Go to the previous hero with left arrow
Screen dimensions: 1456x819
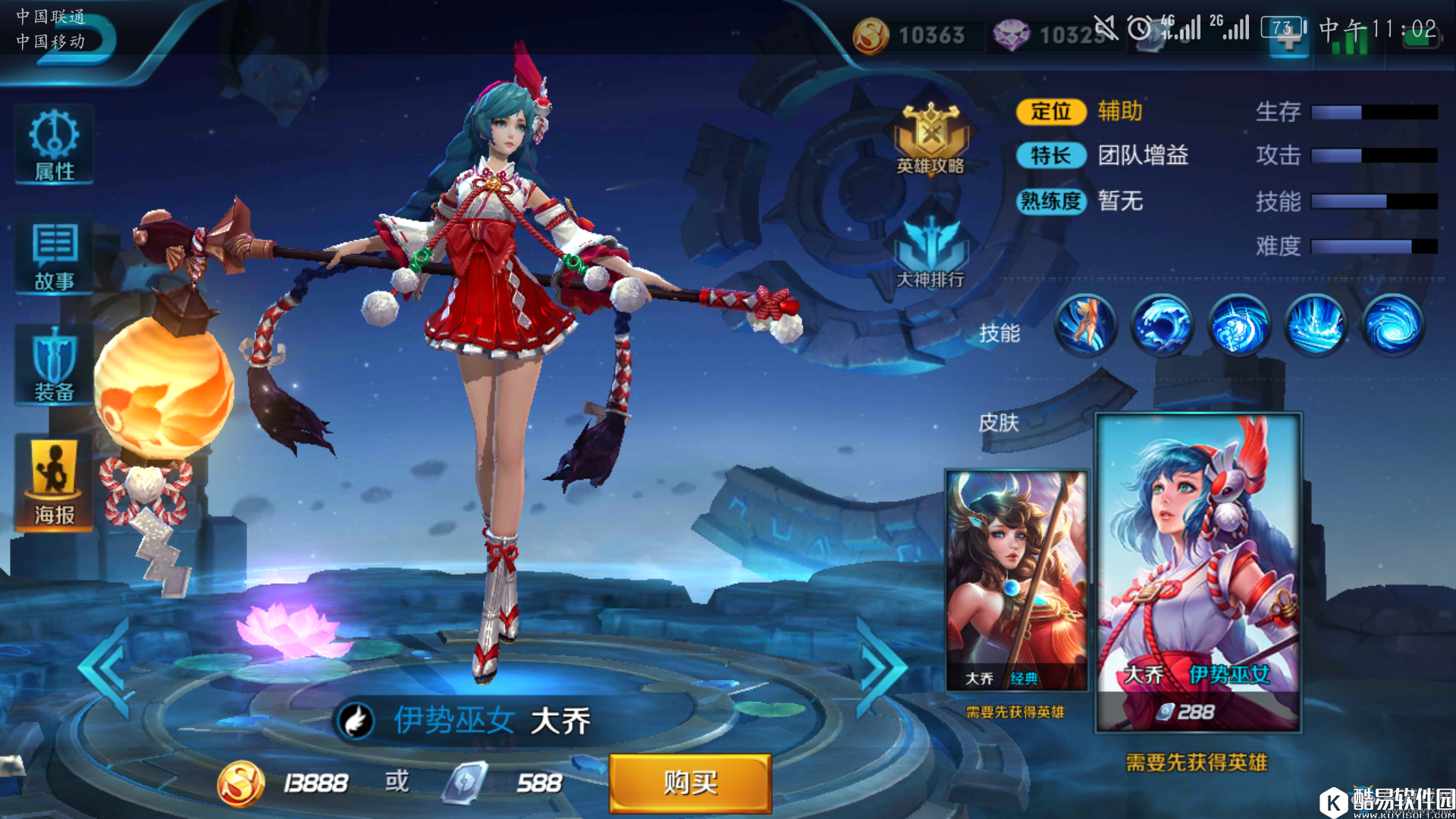point(106,667)
